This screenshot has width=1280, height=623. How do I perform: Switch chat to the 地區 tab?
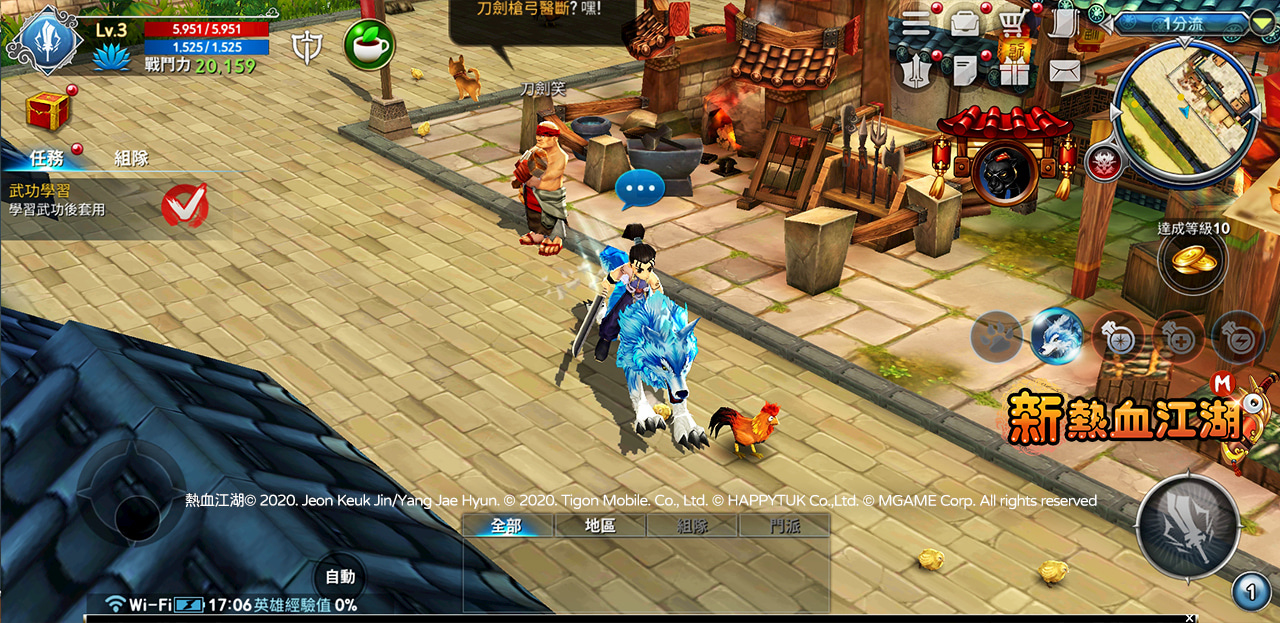(x=600, y=526)
